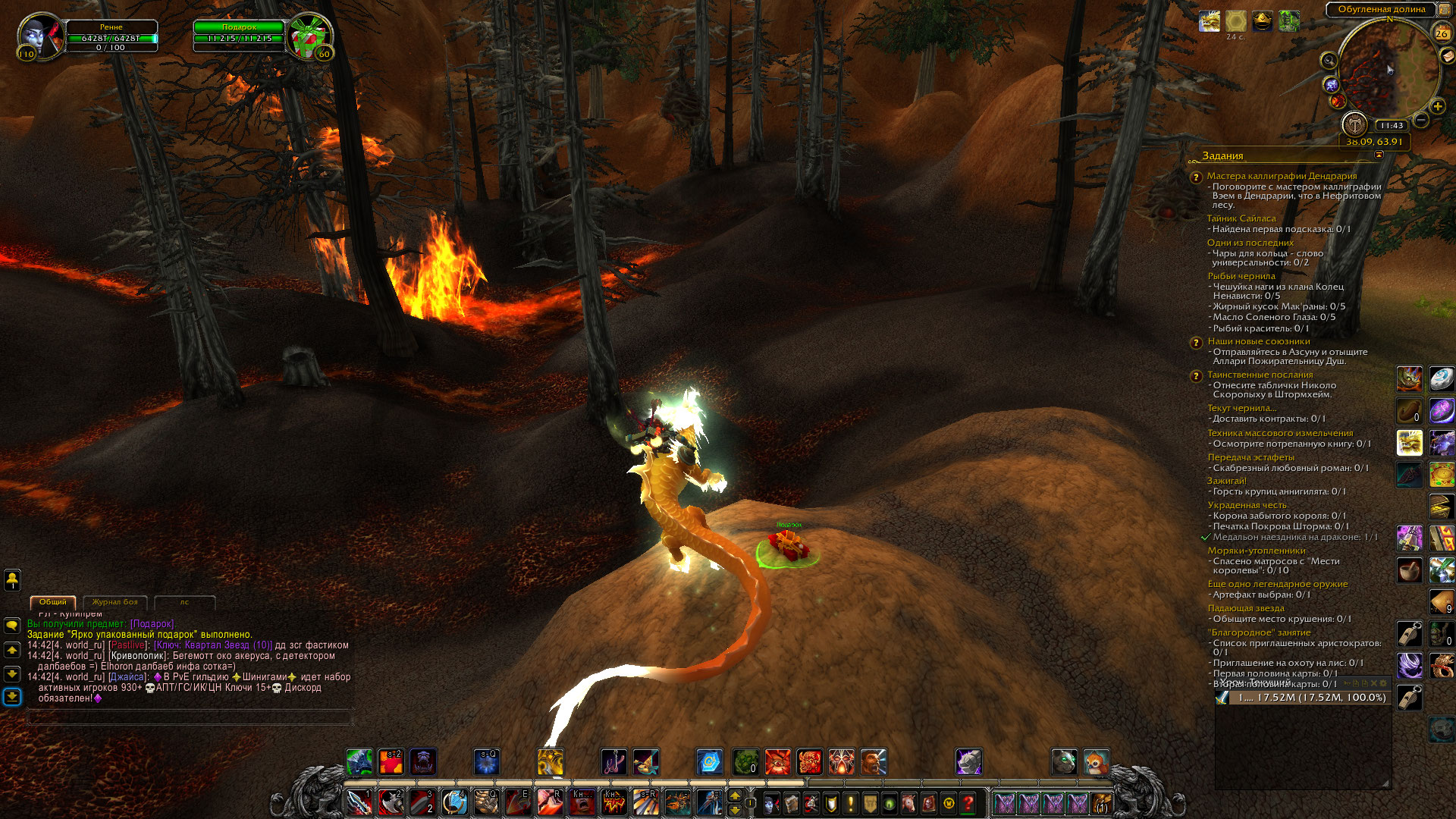
Task: Open the лс whisper chat tab
Action: pyautogui.click(x=184, y=602)
